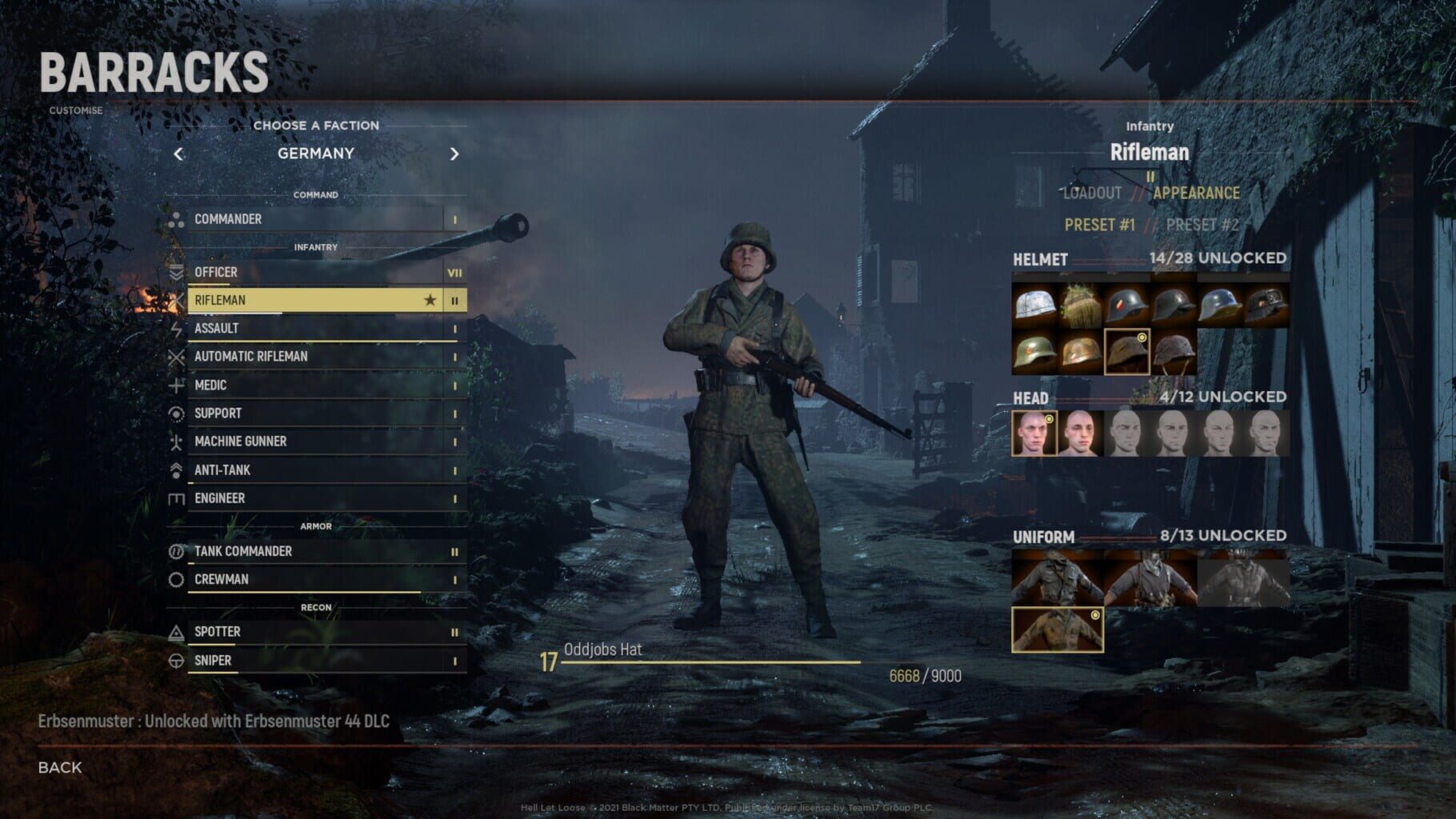Click the Anti-Tank class icon
The width and height of the screenshot is (1456, 819).
click(178, 469)
